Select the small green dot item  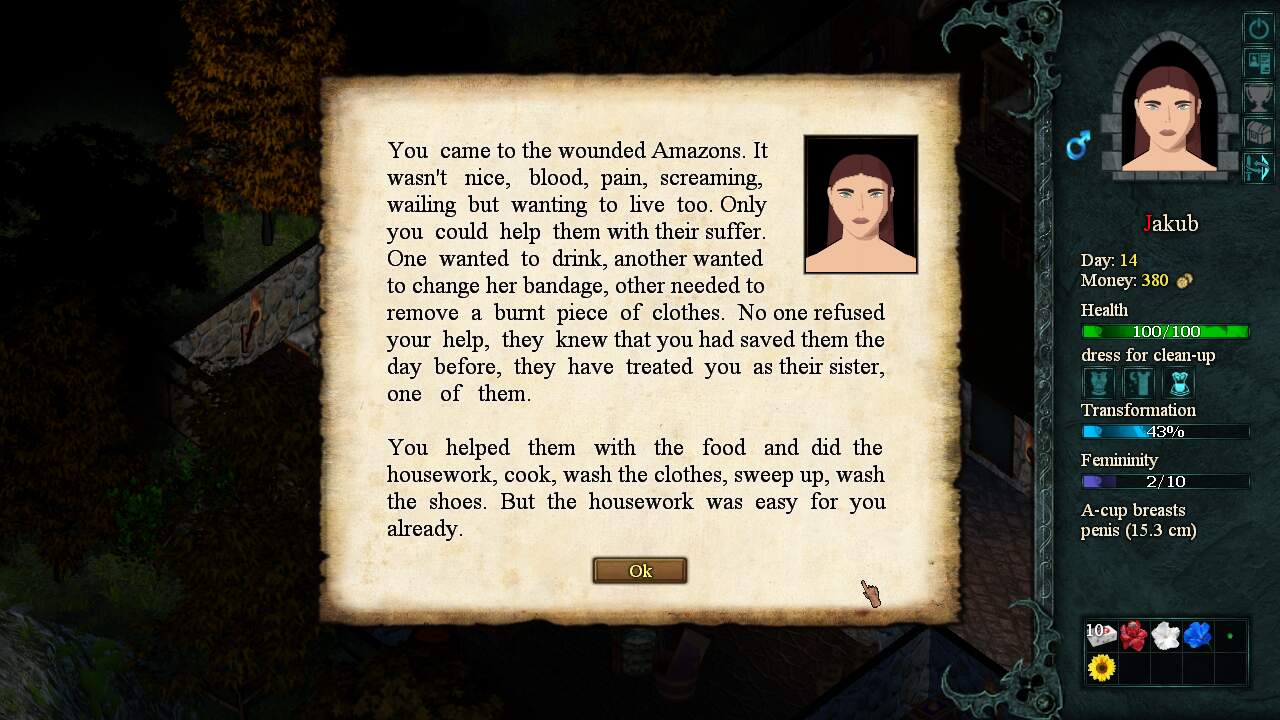coord(1230,635)
